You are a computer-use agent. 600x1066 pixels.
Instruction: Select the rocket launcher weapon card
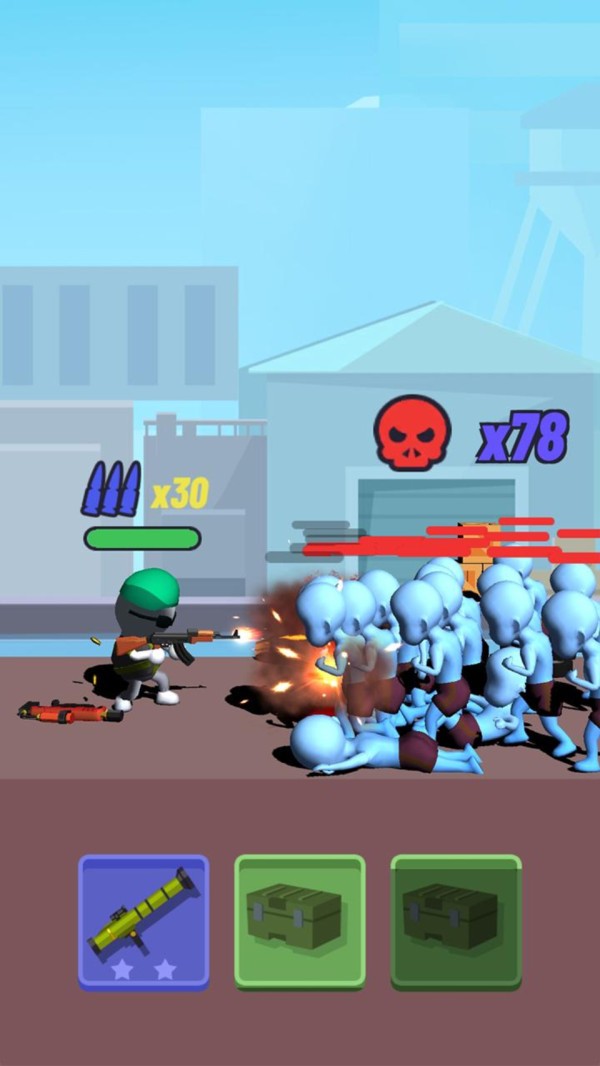[144, 921]
